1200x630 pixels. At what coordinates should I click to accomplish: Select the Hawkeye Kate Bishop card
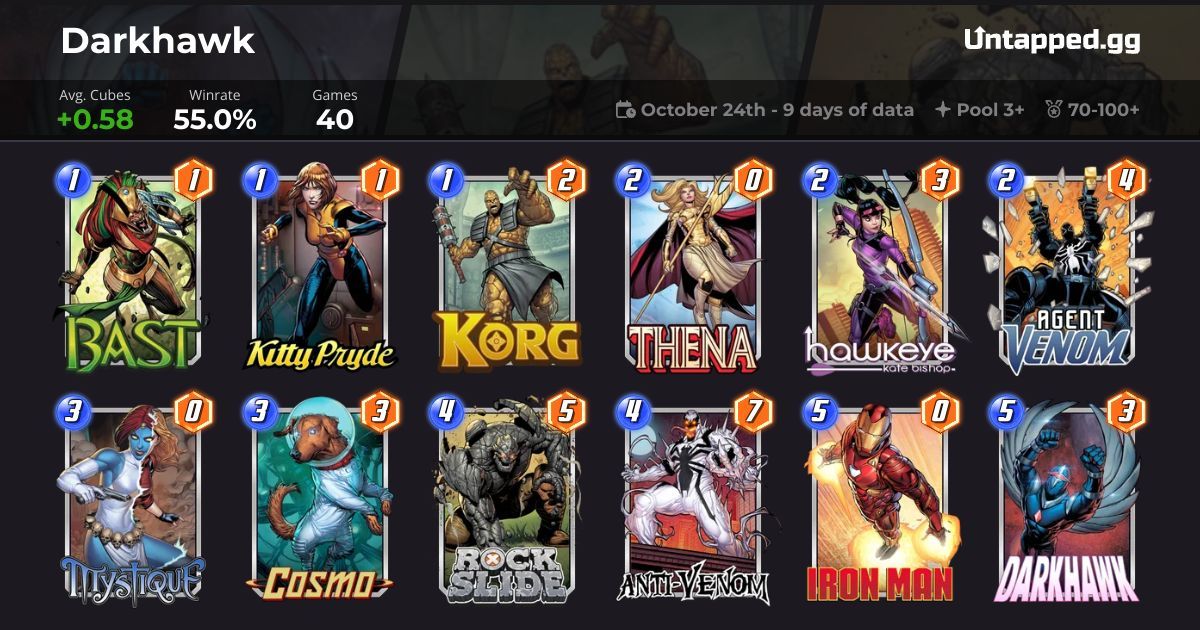click(x=880, y=268)
